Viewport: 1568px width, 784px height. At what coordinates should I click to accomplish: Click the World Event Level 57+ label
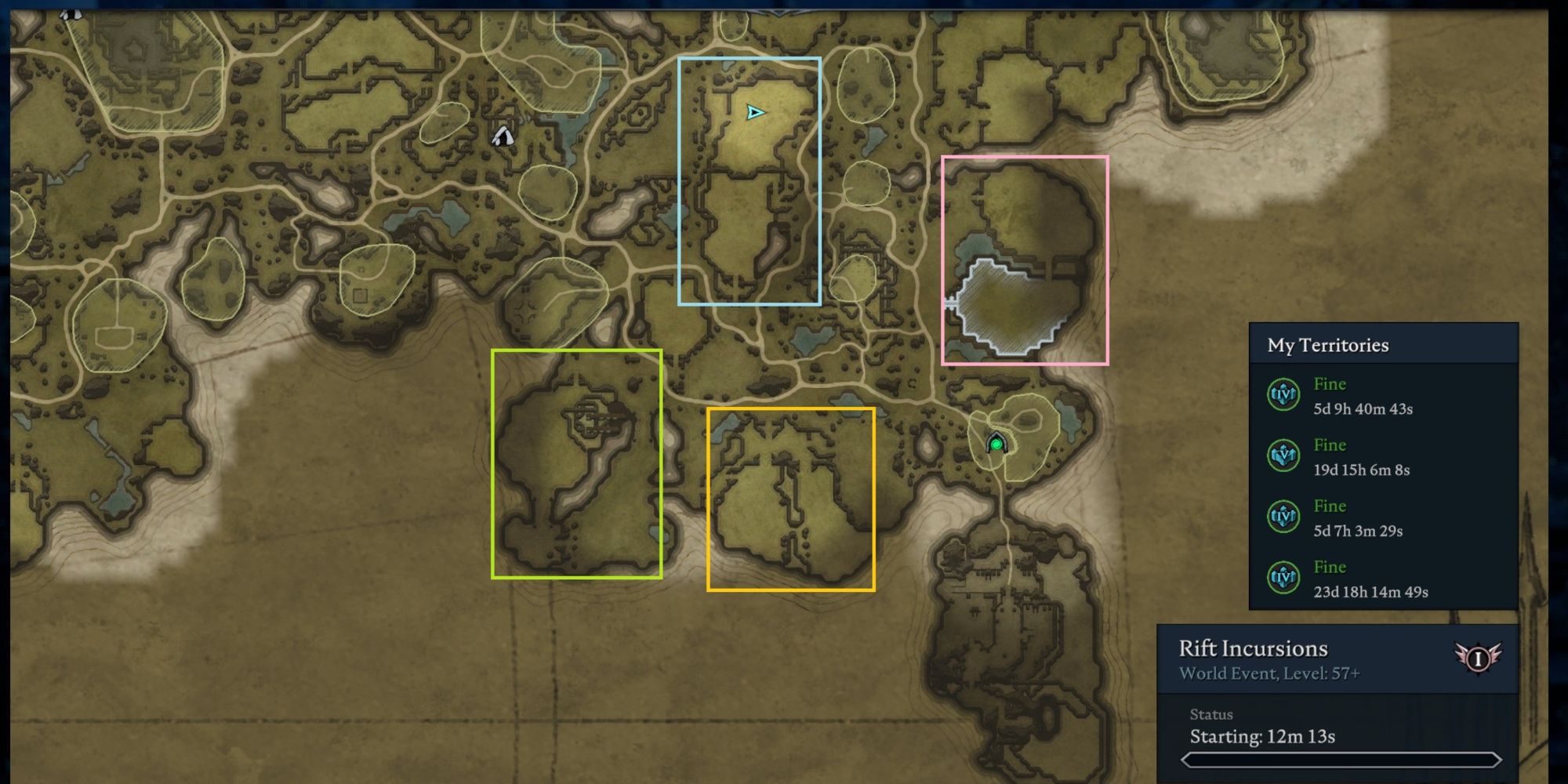tap(1268, 673)
